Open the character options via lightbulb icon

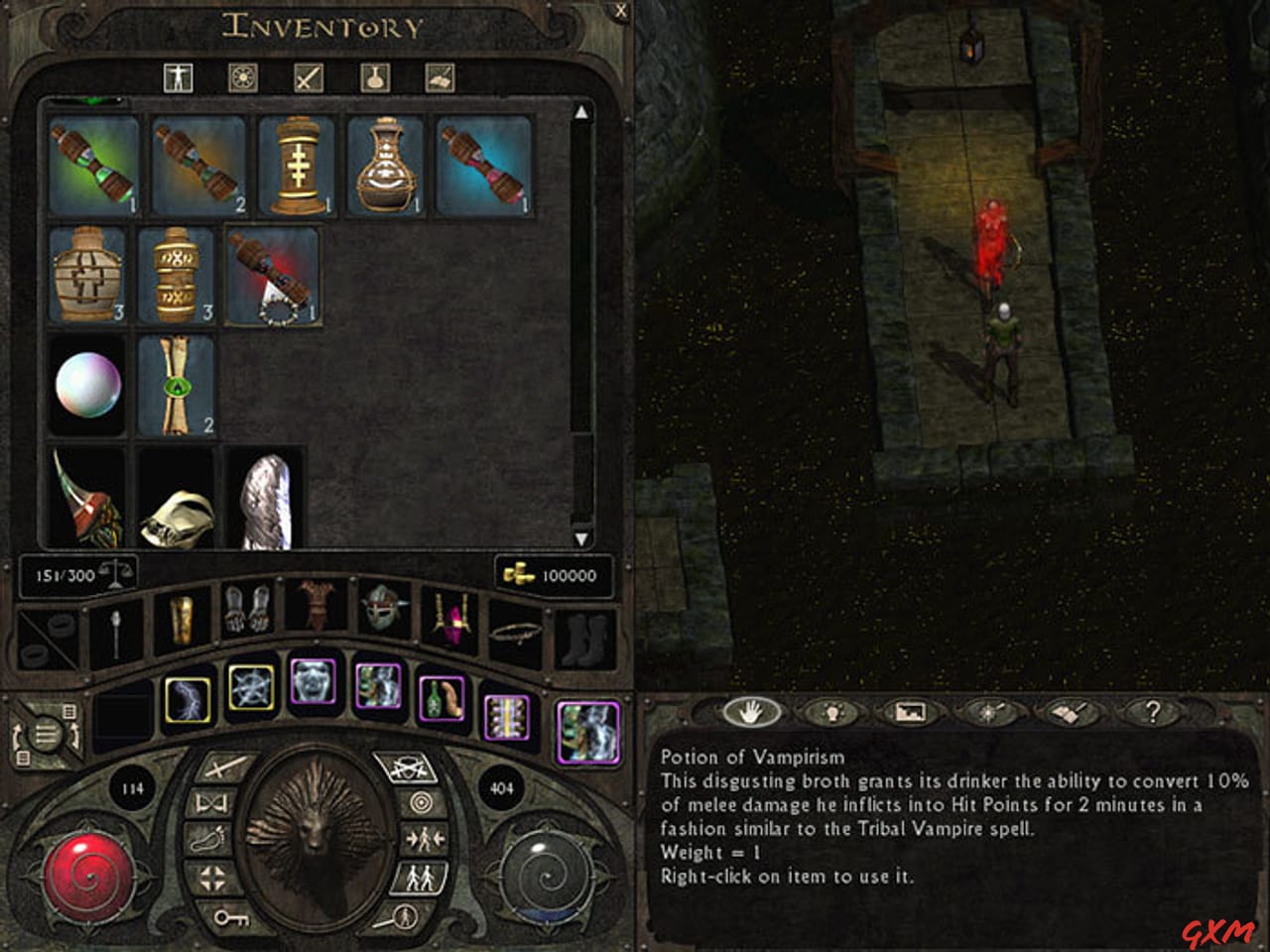coord(833,712)
